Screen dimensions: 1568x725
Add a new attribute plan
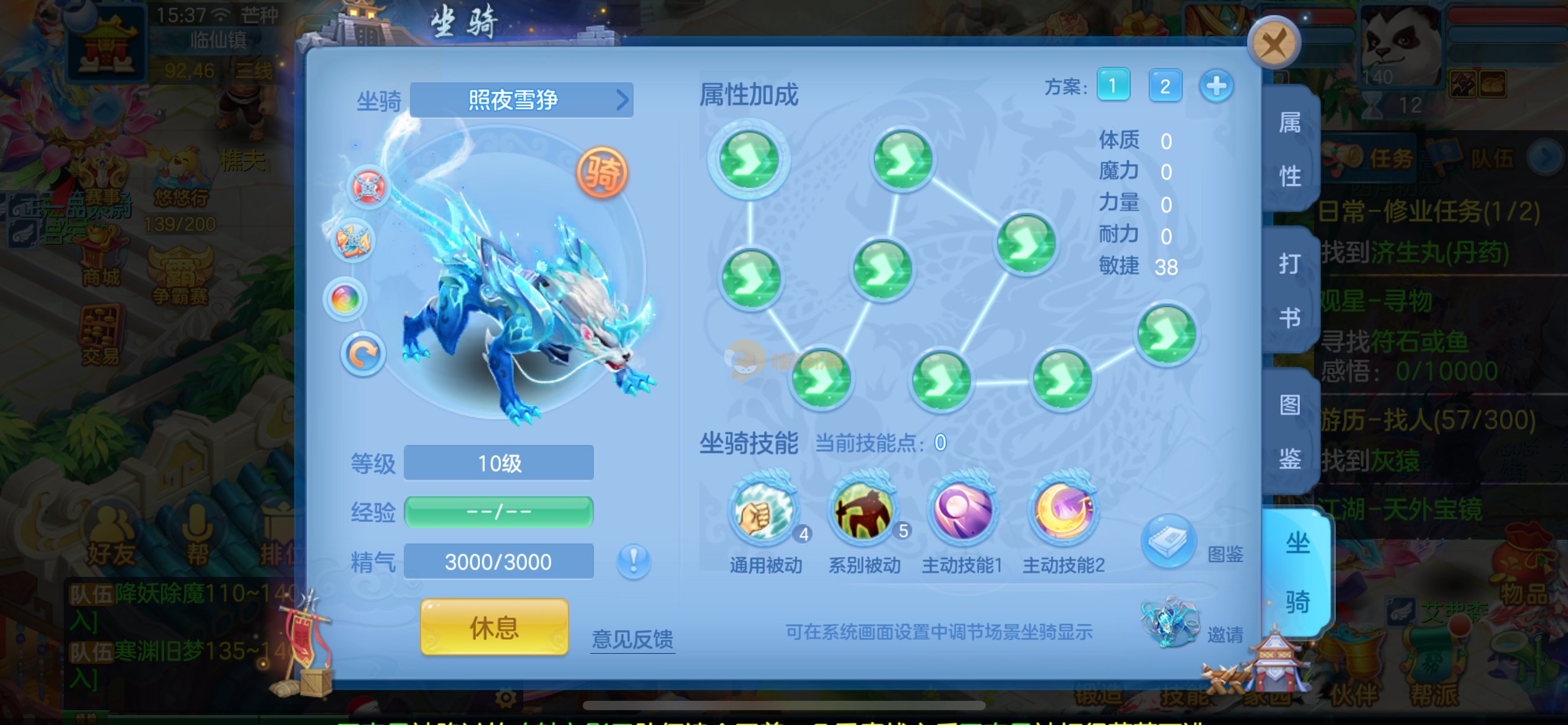[x=1216, y=86]
